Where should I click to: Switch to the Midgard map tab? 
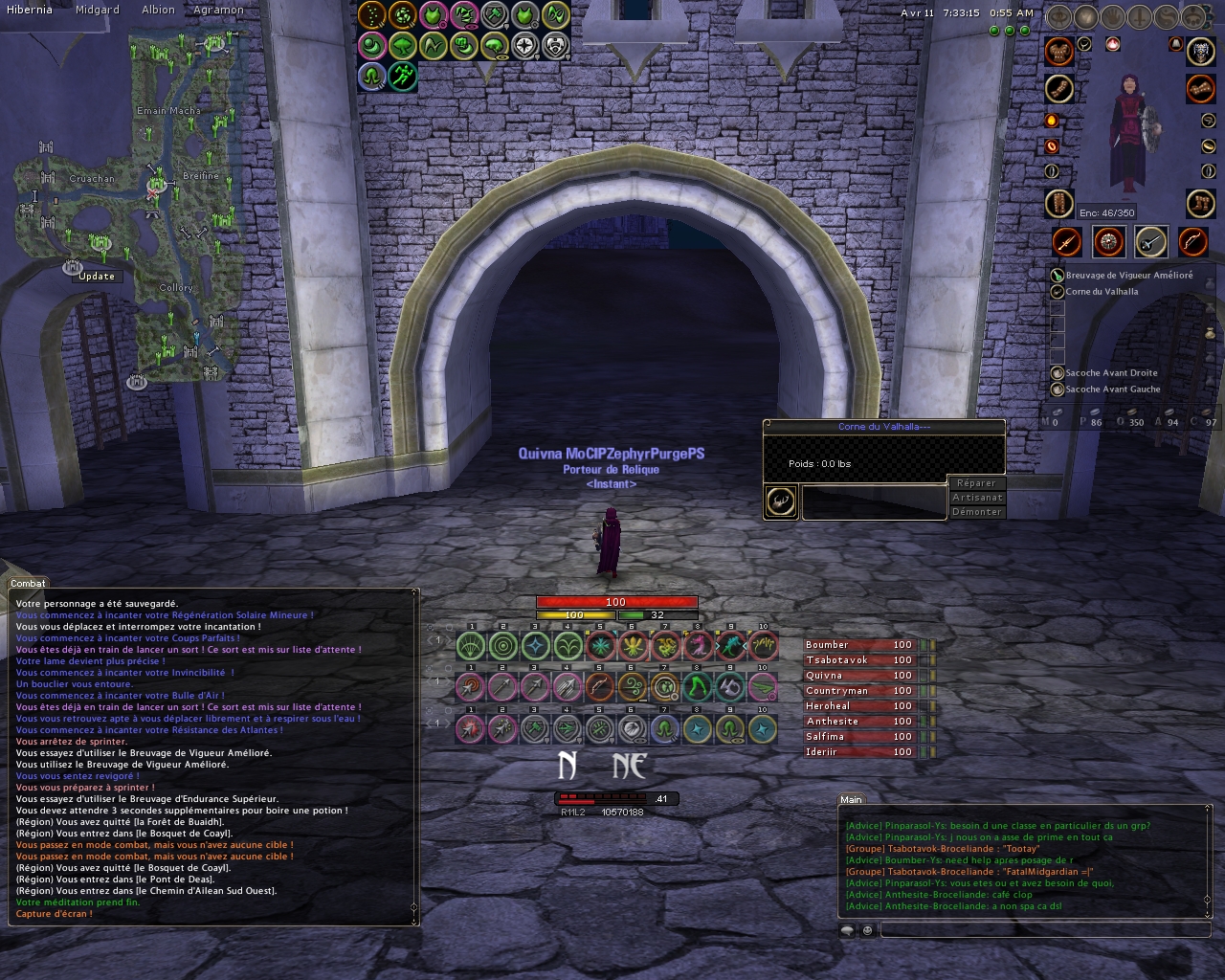[98, 10]
